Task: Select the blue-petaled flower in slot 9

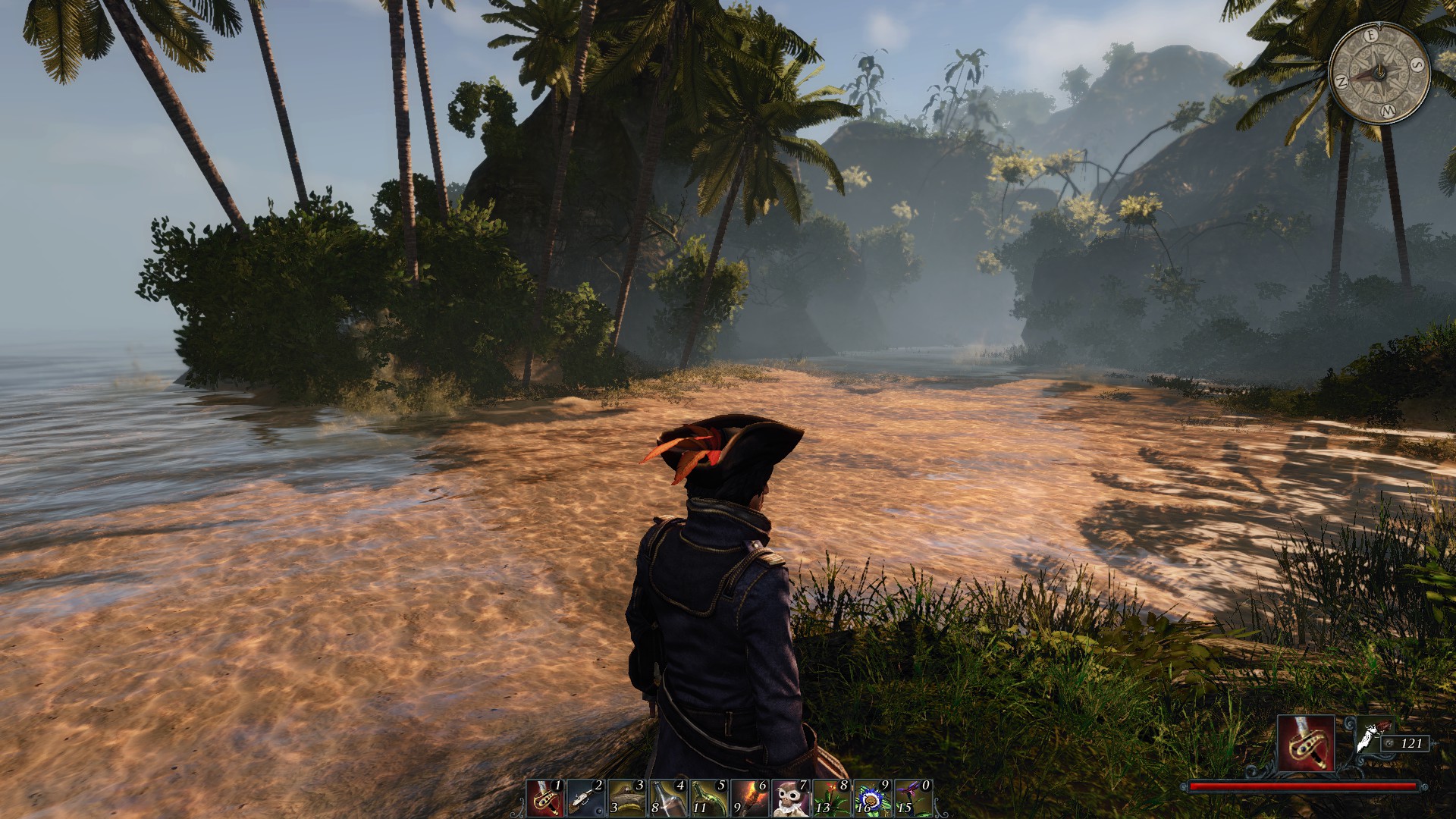Action: click(872, 799)
